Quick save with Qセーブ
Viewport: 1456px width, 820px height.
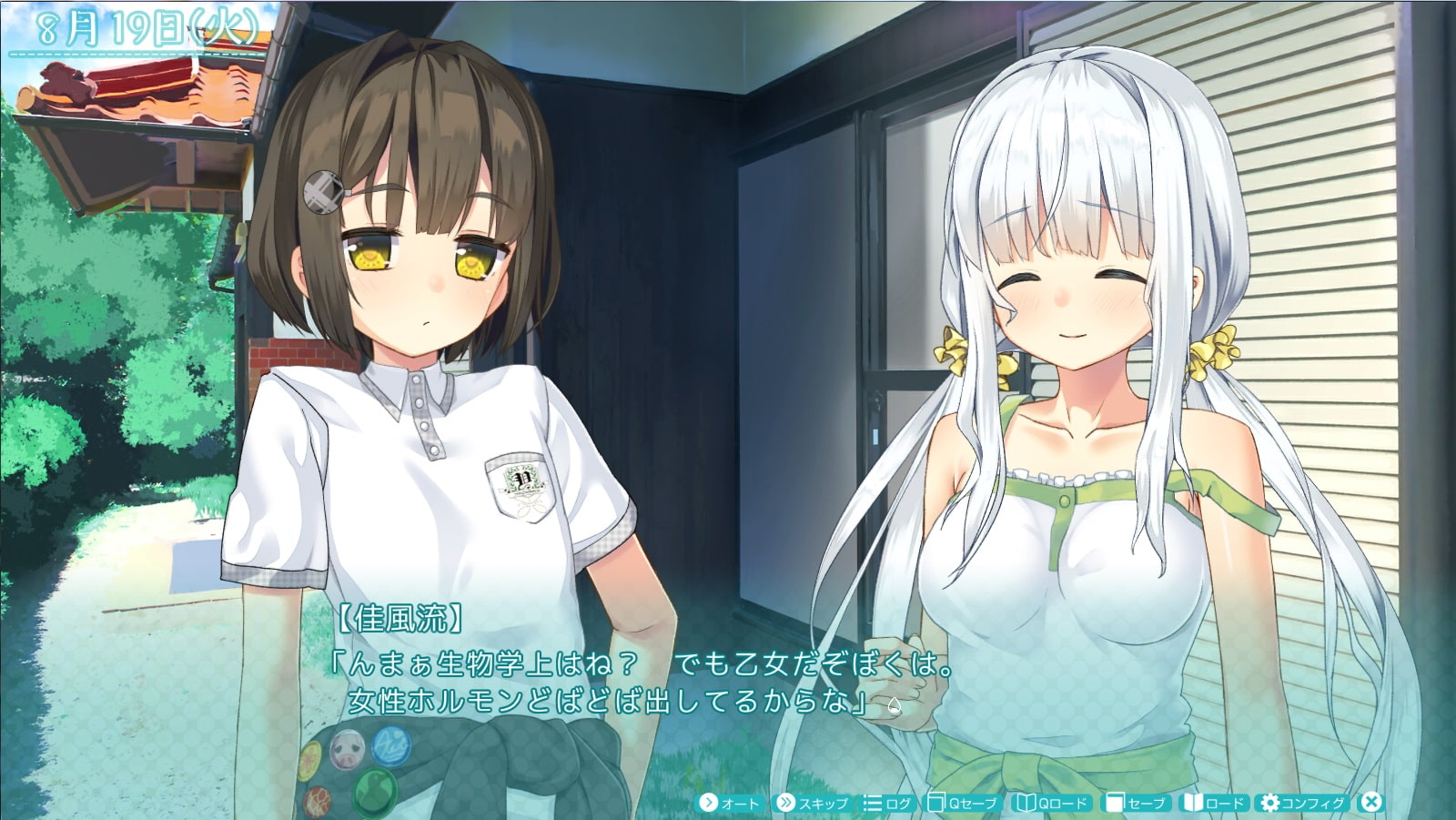[962, 803]
